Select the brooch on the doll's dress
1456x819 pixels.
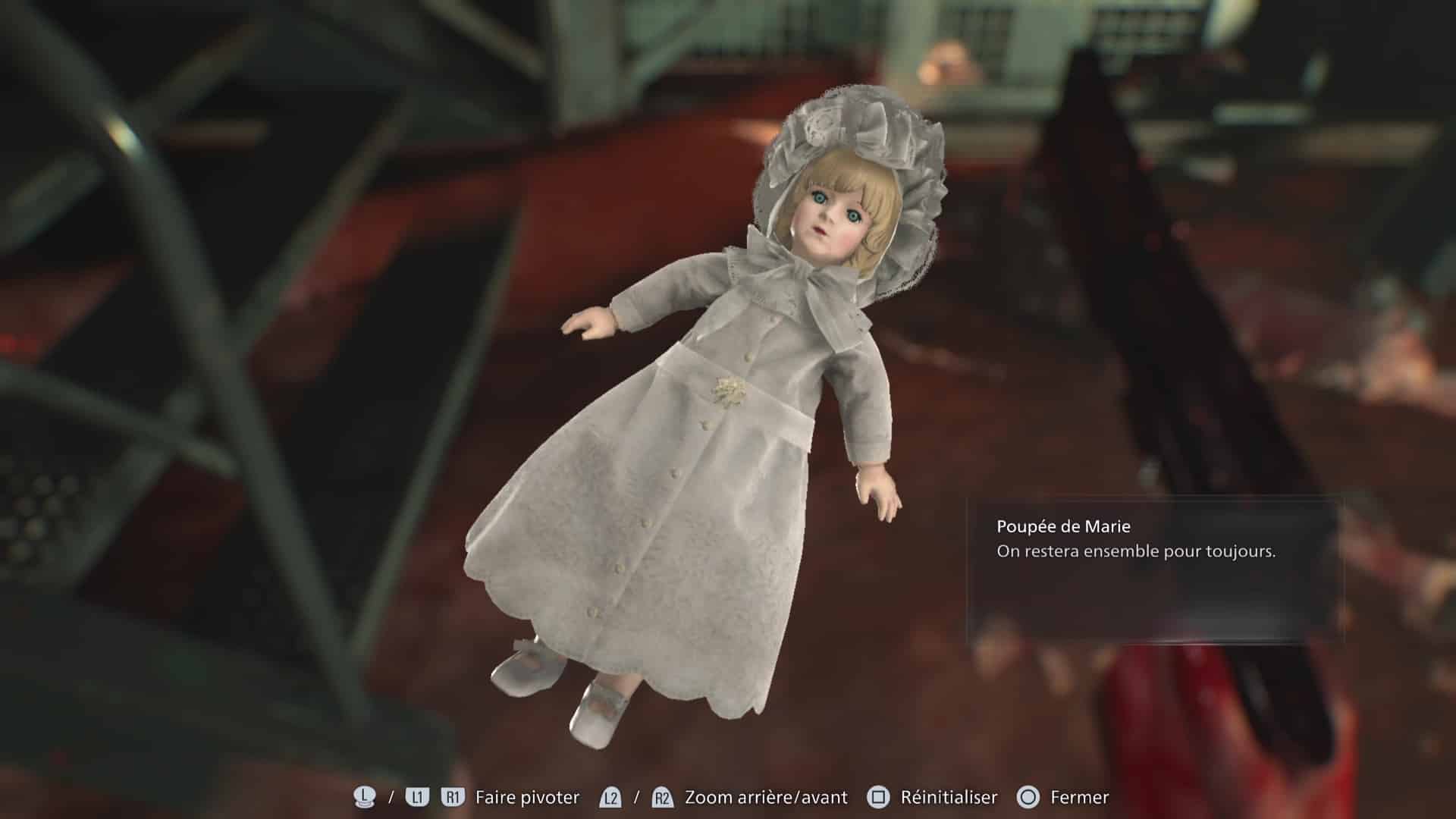coord(732,391)
